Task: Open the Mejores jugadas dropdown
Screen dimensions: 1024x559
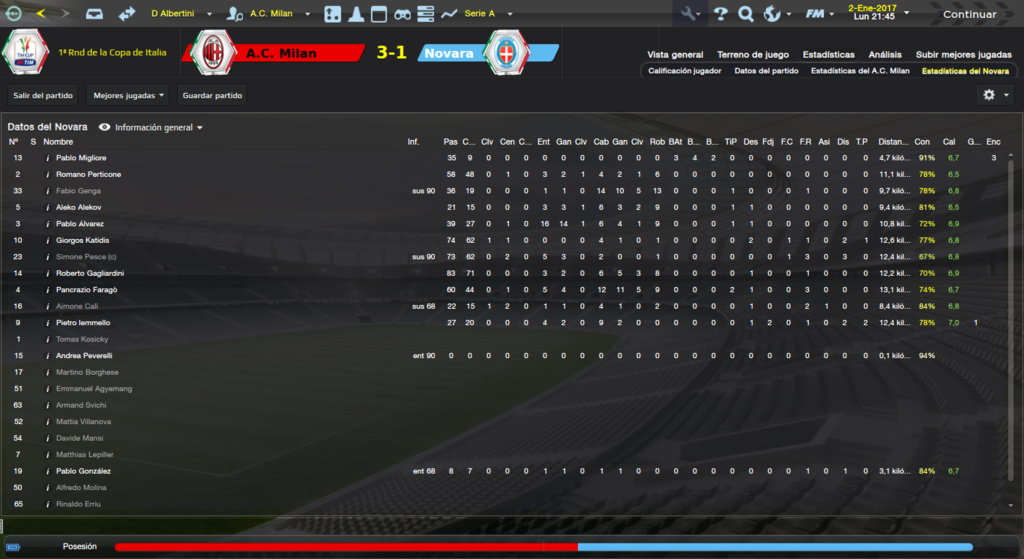Action: pos(128,95)
